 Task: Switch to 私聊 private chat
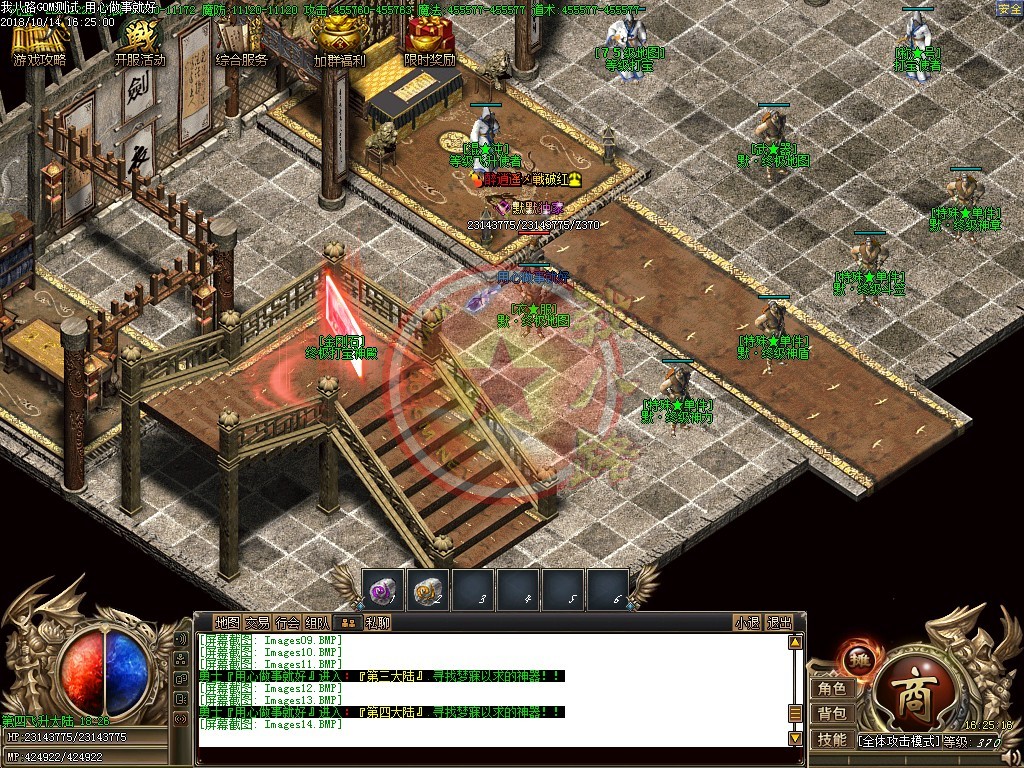coord(377,622)
